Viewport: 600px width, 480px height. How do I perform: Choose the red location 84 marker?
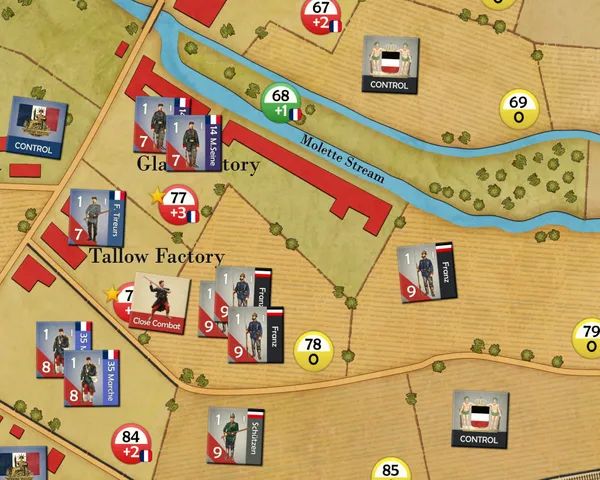131,443
